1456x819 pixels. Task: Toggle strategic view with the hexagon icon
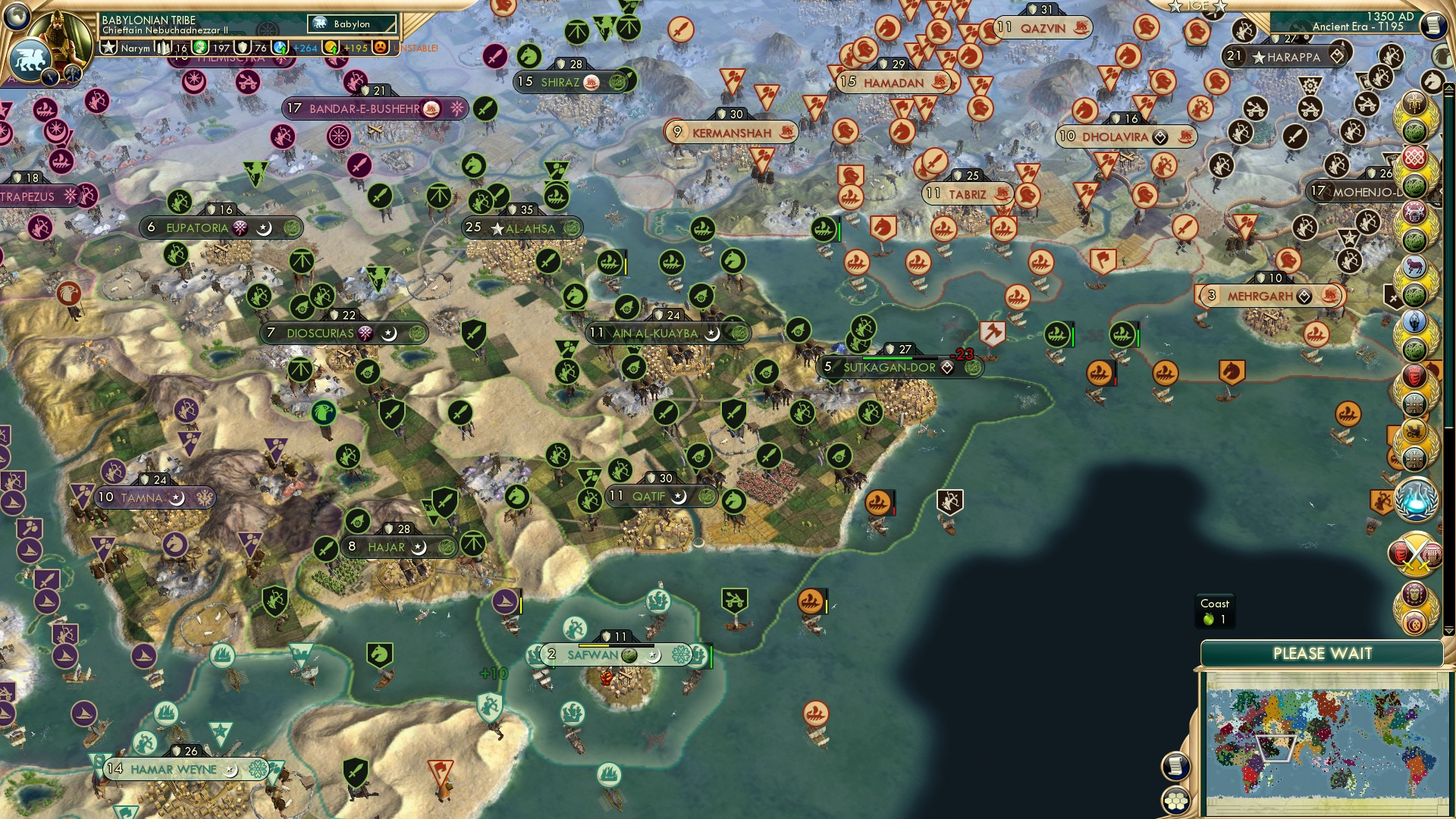[1176, 802]
